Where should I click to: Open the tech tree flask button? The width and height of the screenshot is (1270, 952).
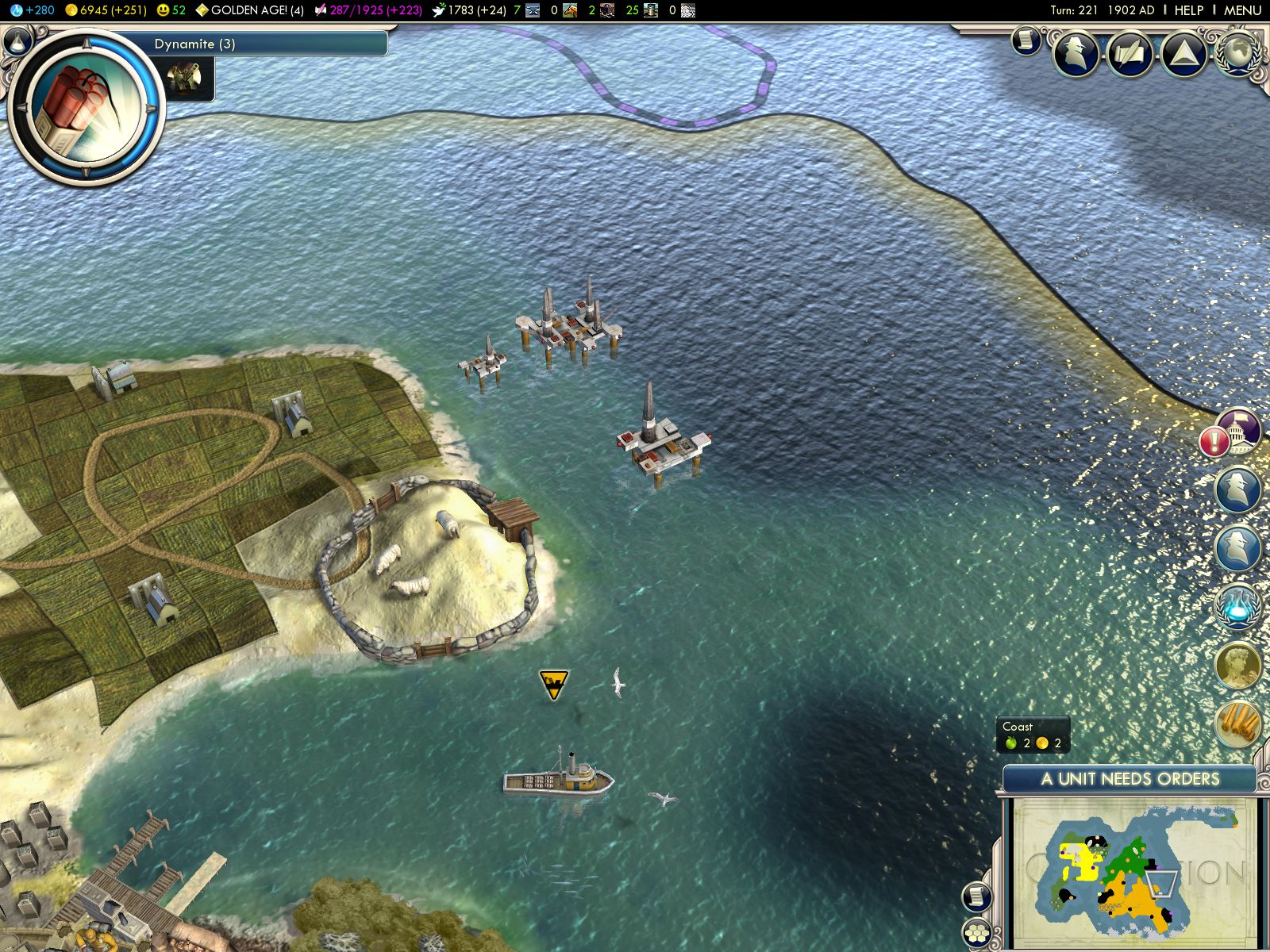click(19, 41)
